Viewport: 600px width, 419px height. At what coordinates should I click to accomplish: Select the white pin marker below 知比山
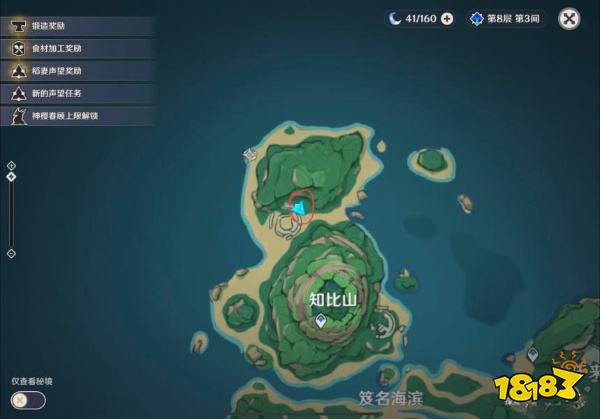pyautogui.click(x=319, y=321)
